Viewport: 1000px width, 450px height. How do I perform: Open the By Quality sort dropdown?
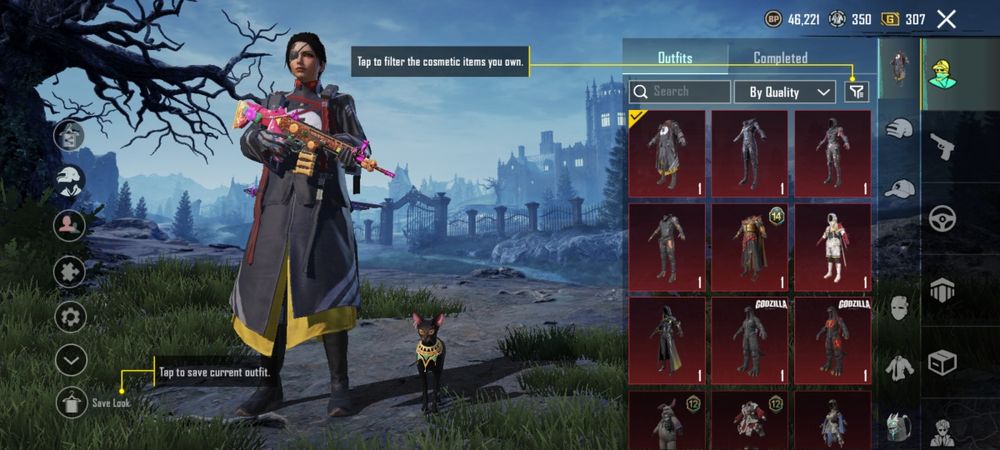[785, 92]
